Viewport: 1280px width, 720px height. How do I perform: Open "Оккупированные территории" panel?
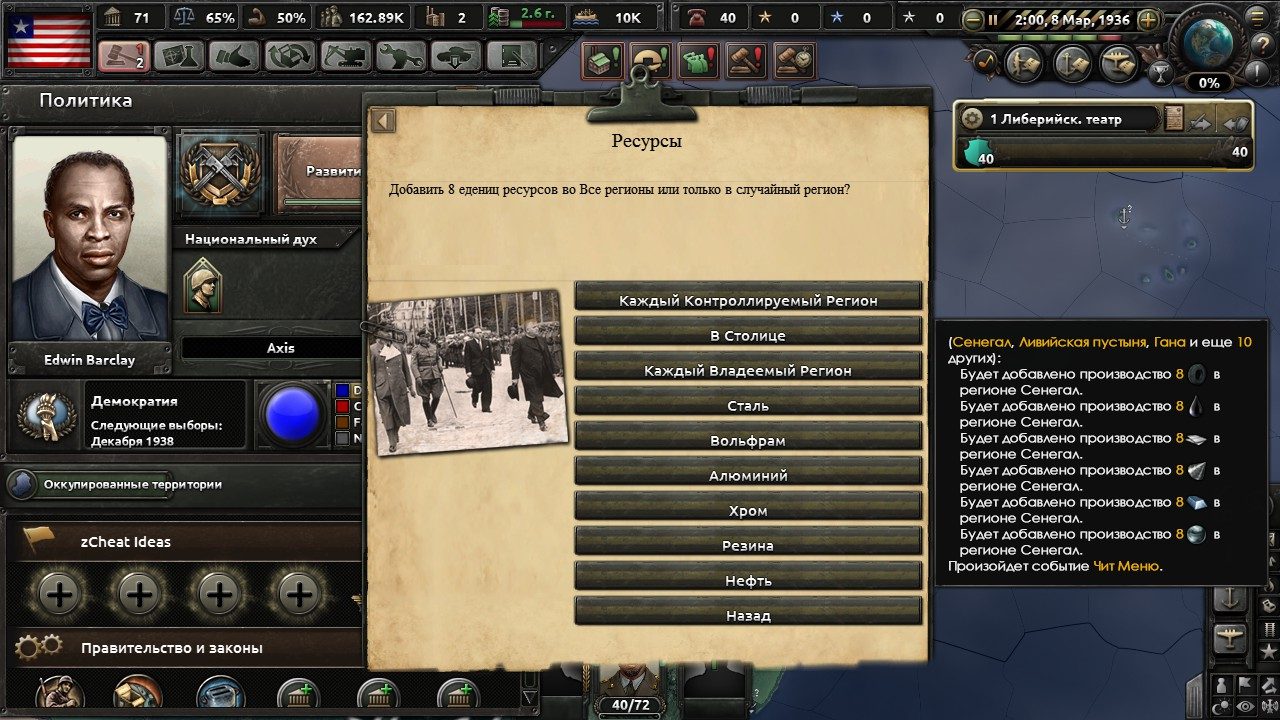pyautogui.click(x=132, y=484)
